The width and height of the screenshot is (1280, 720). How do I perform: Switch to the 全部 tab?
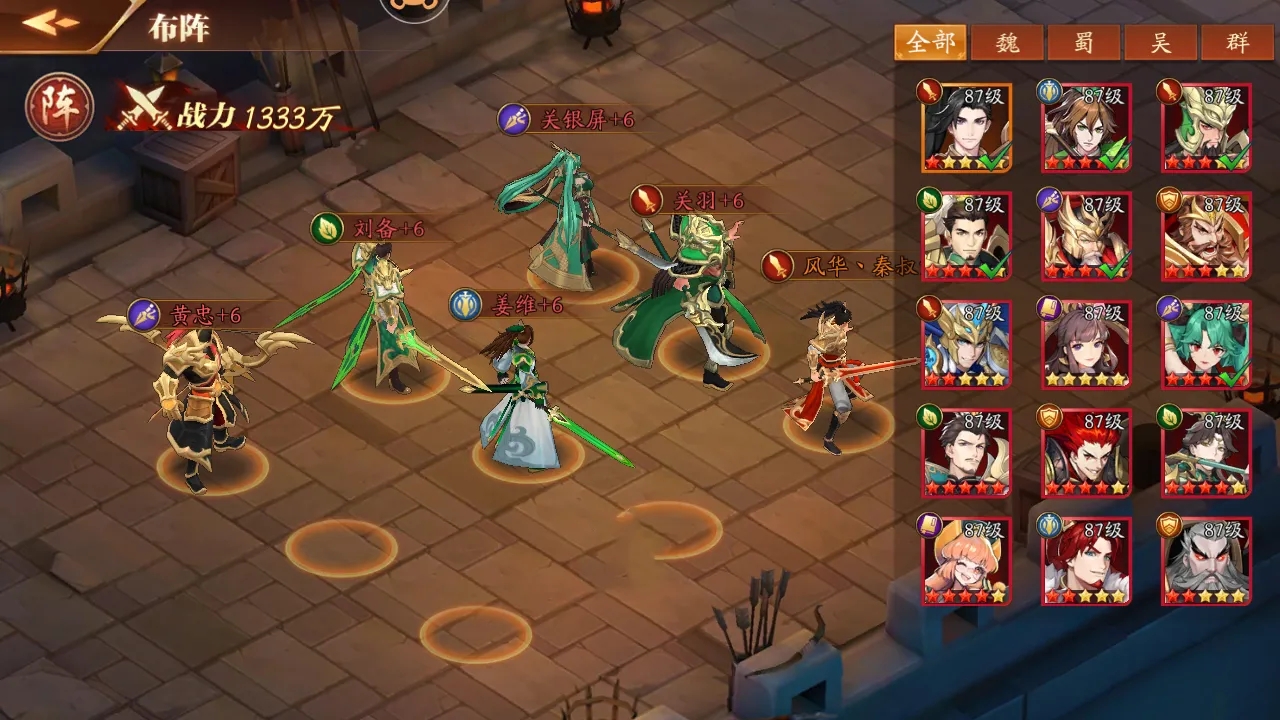coord(930,43)
